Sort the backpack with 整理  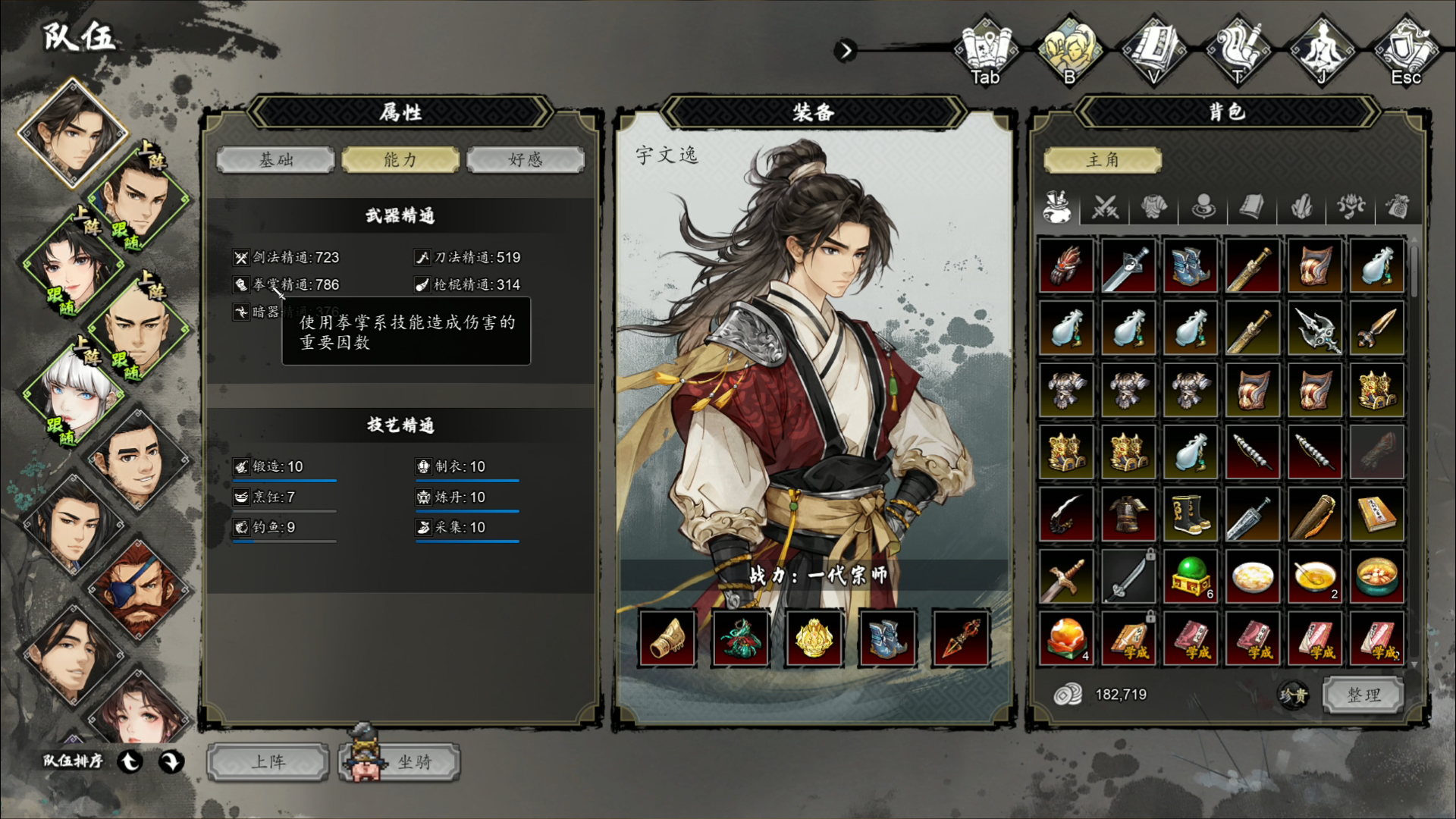pos(1363,695)
